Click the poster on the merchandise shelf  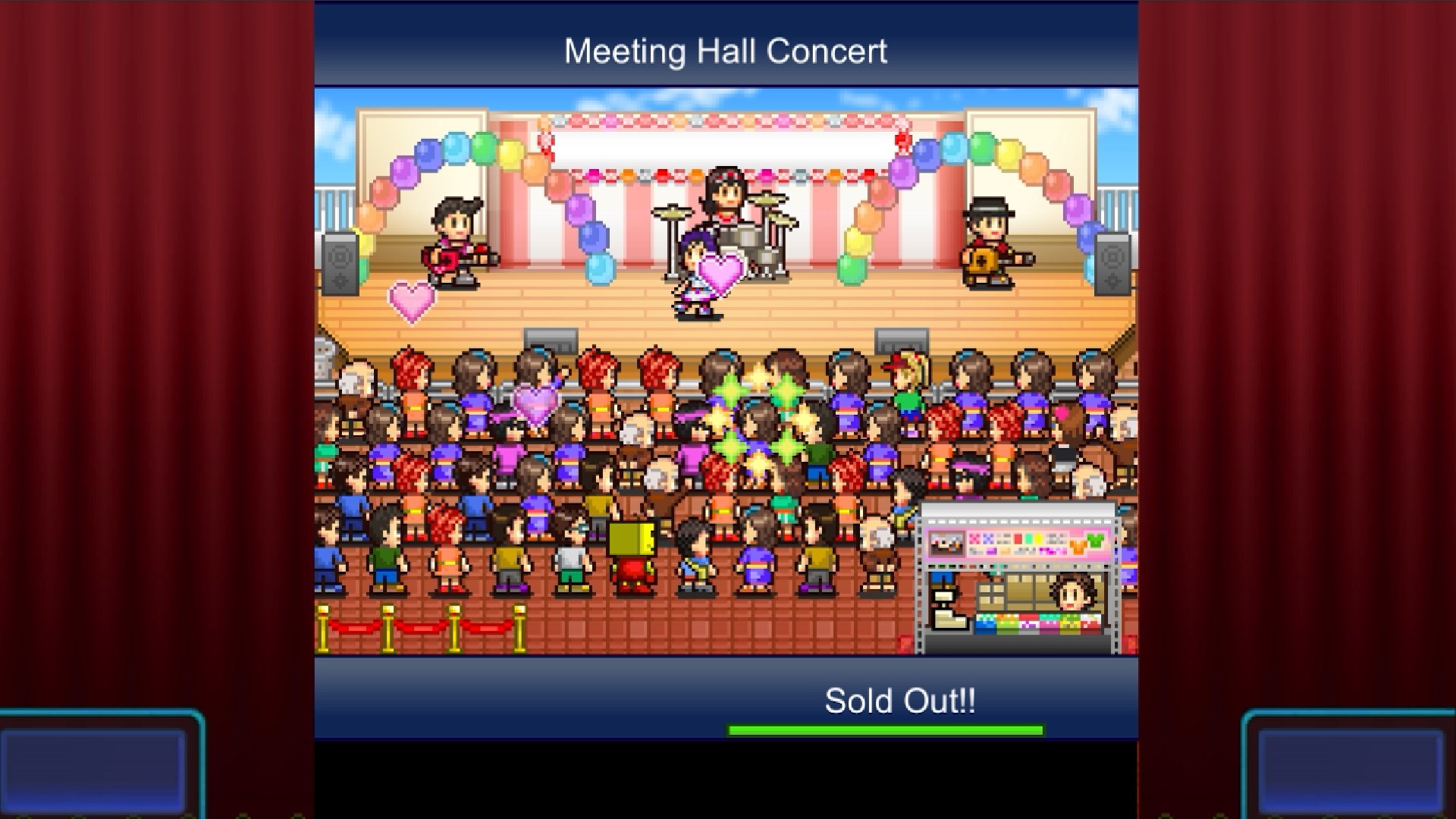point(947,542)
